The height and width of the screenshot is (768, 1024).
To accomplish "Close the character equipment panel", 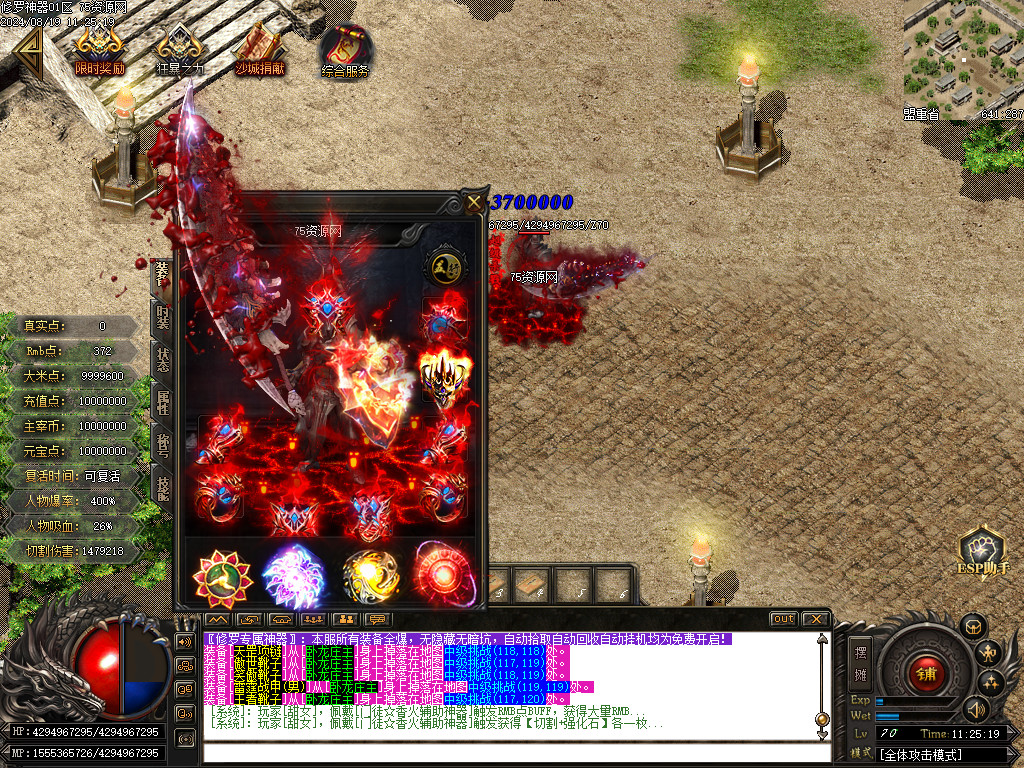I will pos(473,203).
